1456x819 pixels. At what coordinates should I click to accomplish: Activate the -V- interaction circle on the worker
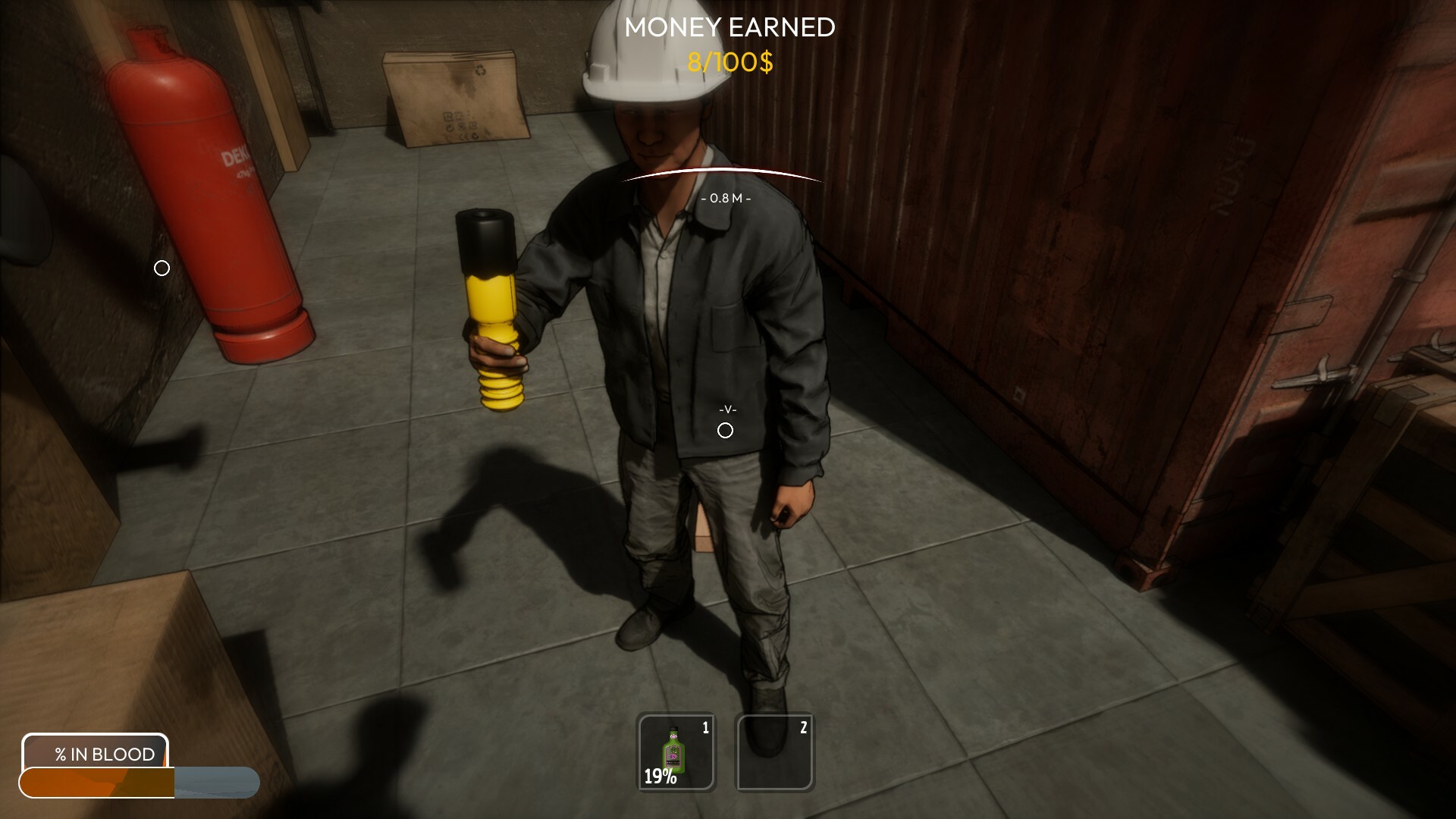pyautogui.click(x=726, y=430)
